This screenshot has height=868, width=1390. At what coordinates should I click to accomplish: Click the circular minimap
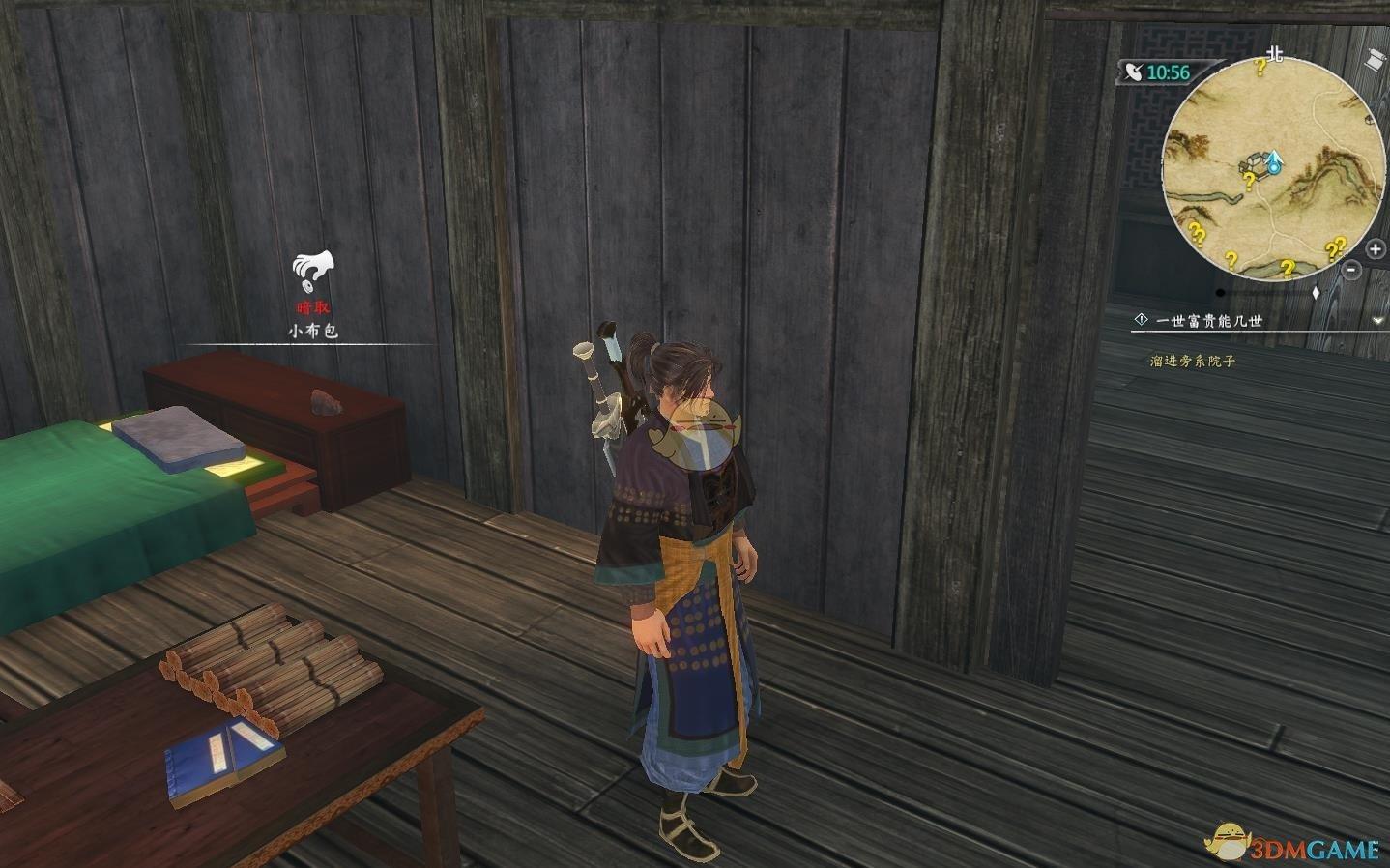(x=1273, y=169)
